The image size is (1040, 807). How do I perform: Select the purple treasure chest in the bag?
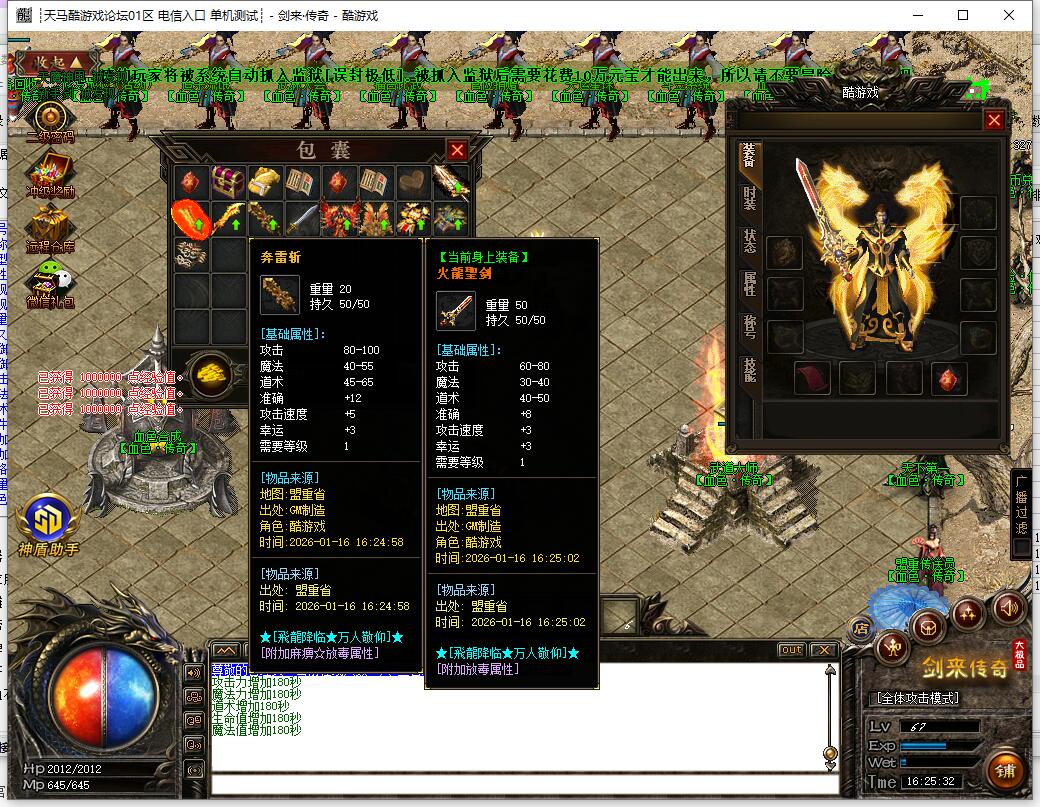[x=227, y=182]
